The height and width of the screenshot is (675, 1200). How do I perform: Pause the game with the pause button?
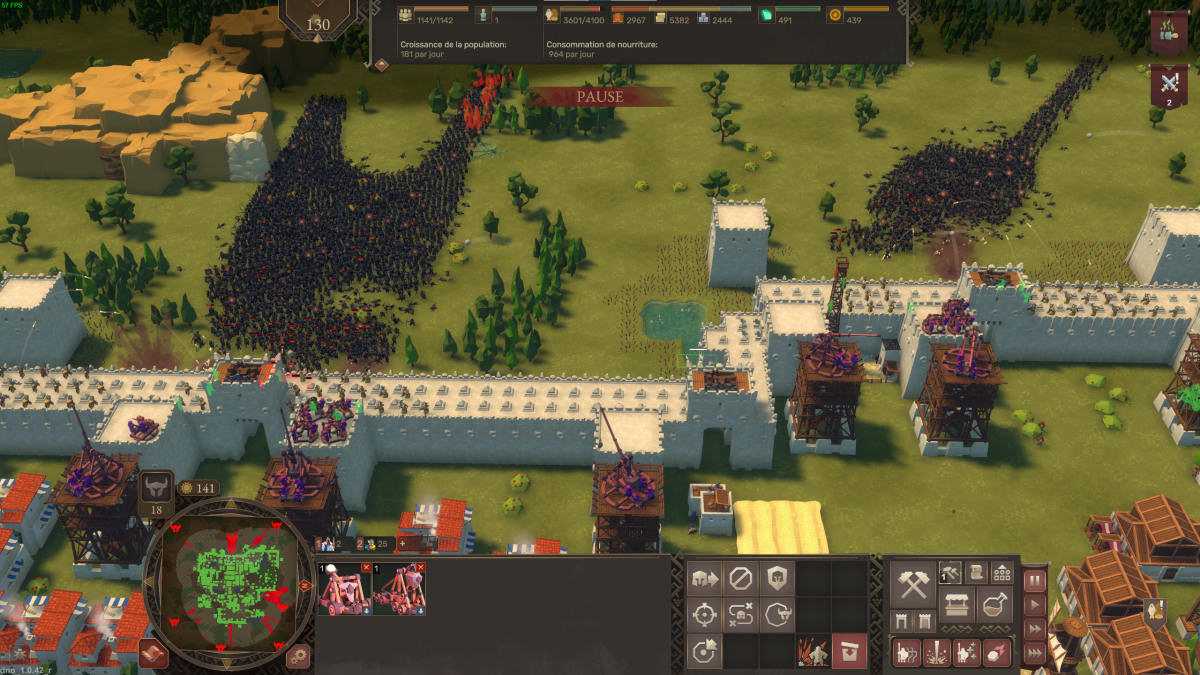pyautogui.click(x=1035, y=580)
